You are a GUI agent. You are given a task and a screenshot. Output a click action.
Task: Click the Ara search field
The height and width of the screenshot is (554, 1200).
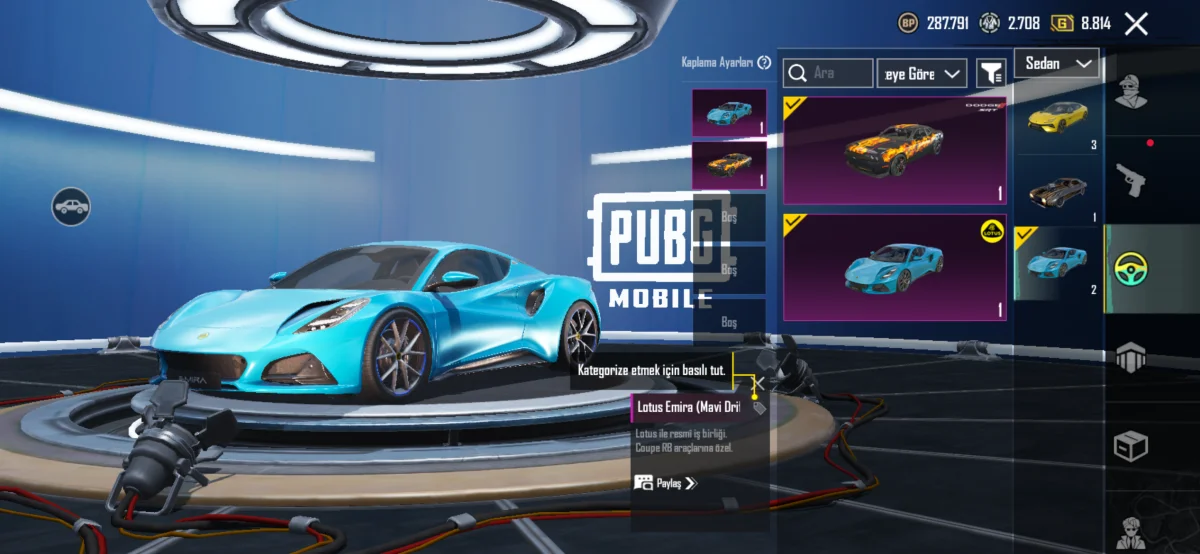[x=829, y=73]
